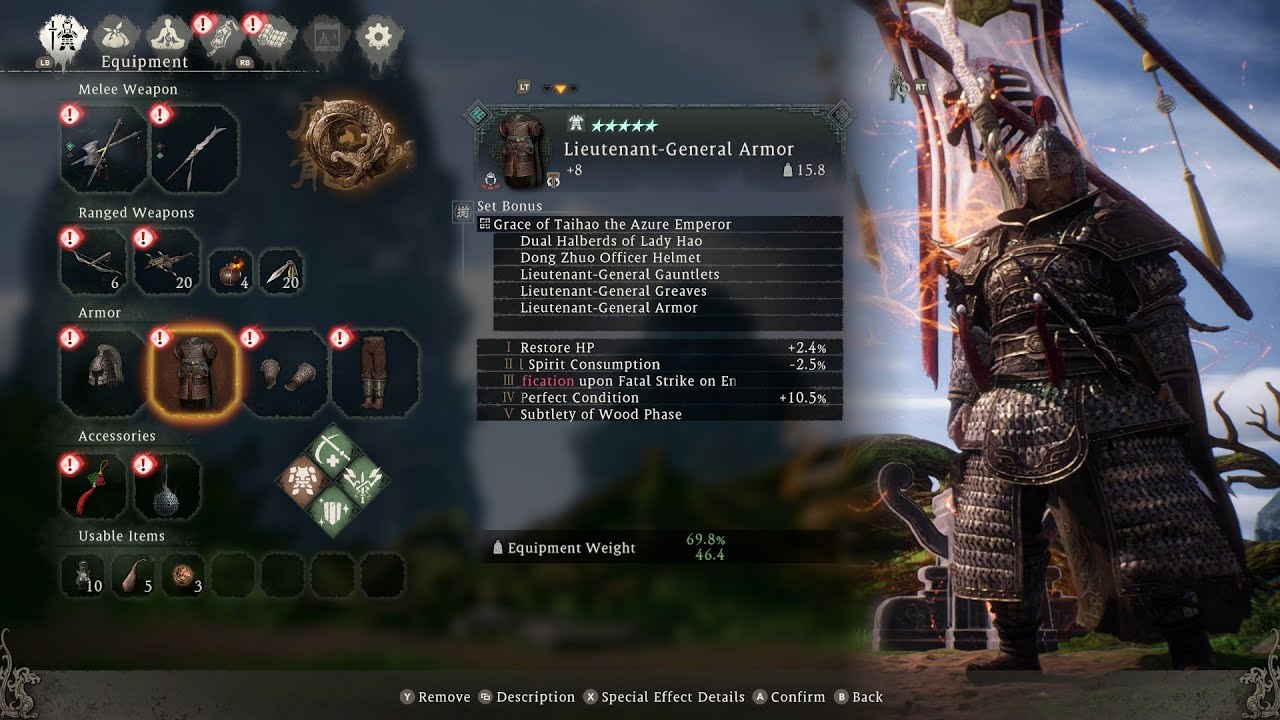Screen dimensions: 1280x720
Task: Select the throwing knife slot
Action: click(281, 271)
